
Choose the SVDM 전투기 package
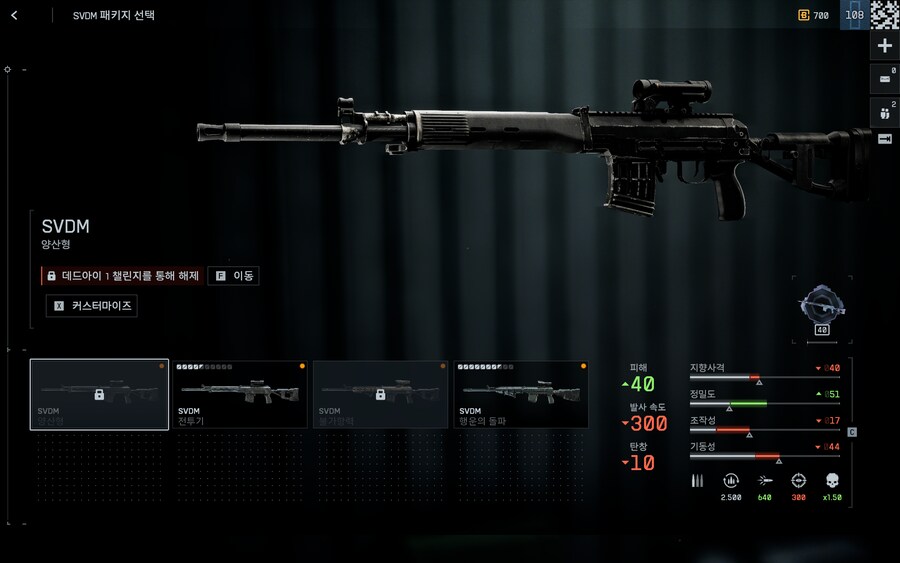point(240,394)
